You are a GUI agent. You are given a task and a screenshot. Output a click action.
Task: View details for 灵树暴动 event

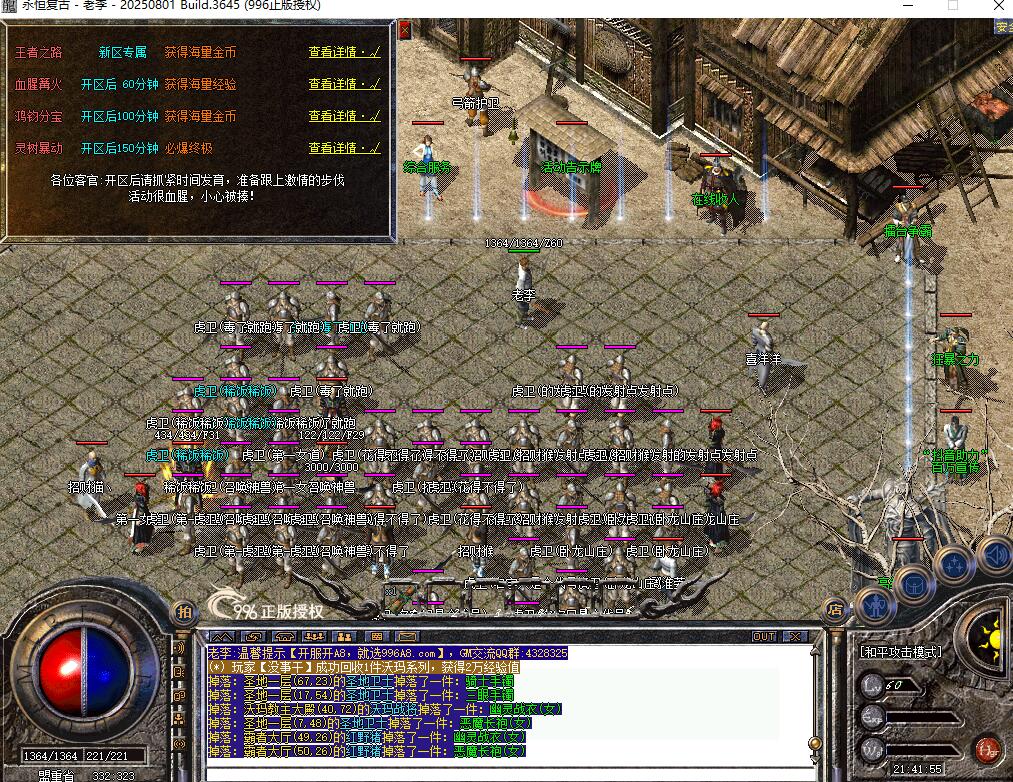point(343,148)
